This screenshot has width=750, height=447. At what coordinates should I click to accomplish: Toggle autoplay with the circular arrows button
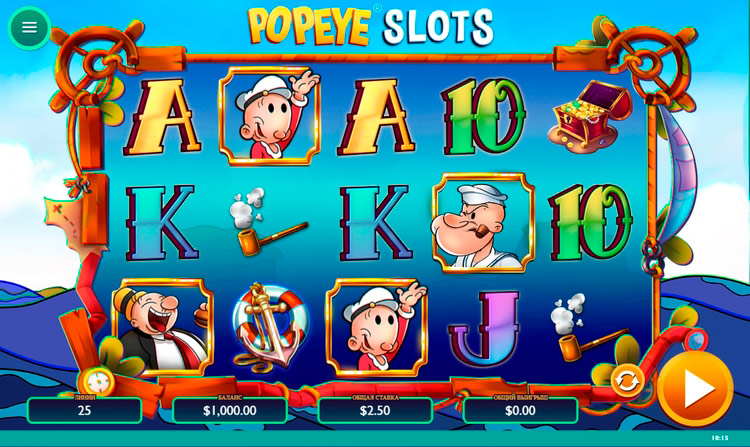627,380
